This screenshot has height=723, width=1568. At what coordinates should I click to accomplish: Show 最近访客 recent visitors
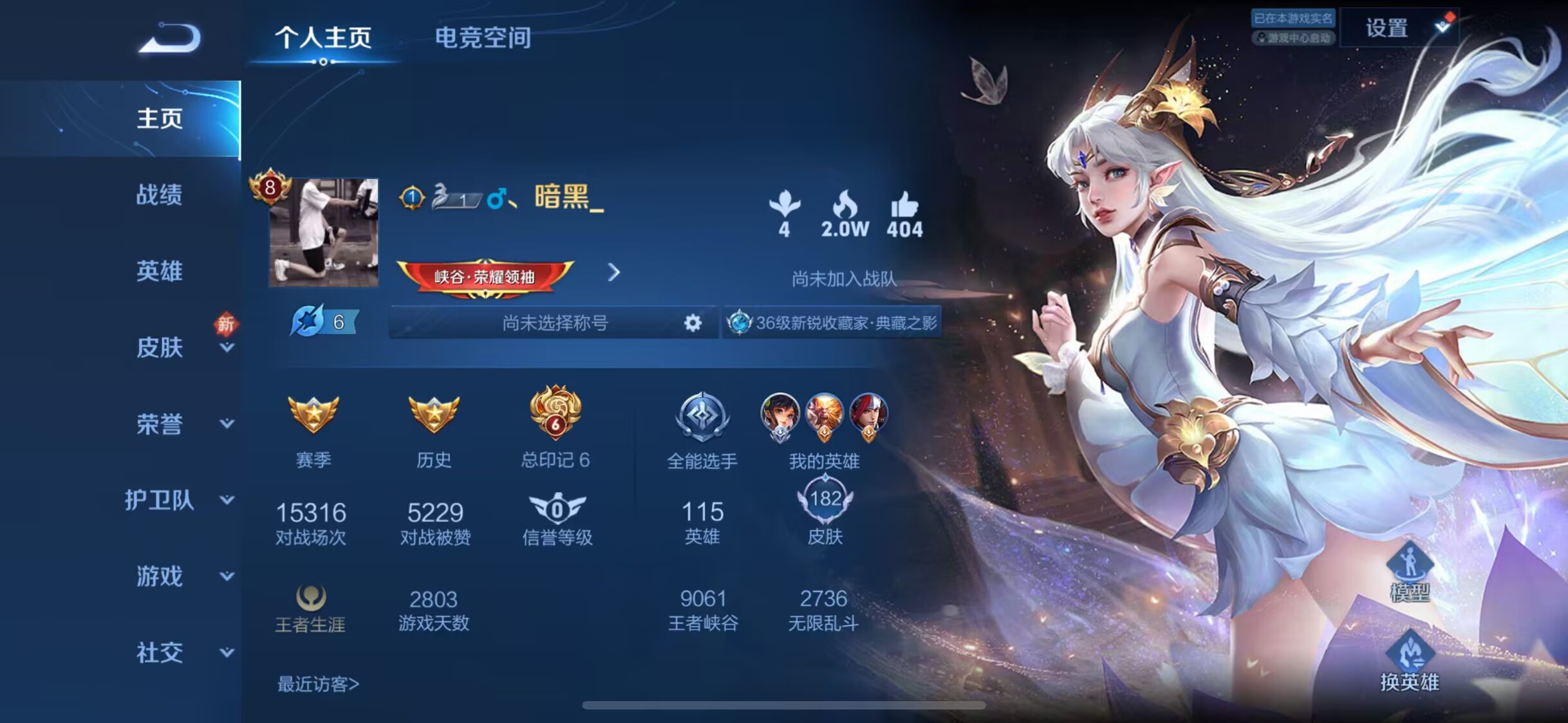click(318, 684)
